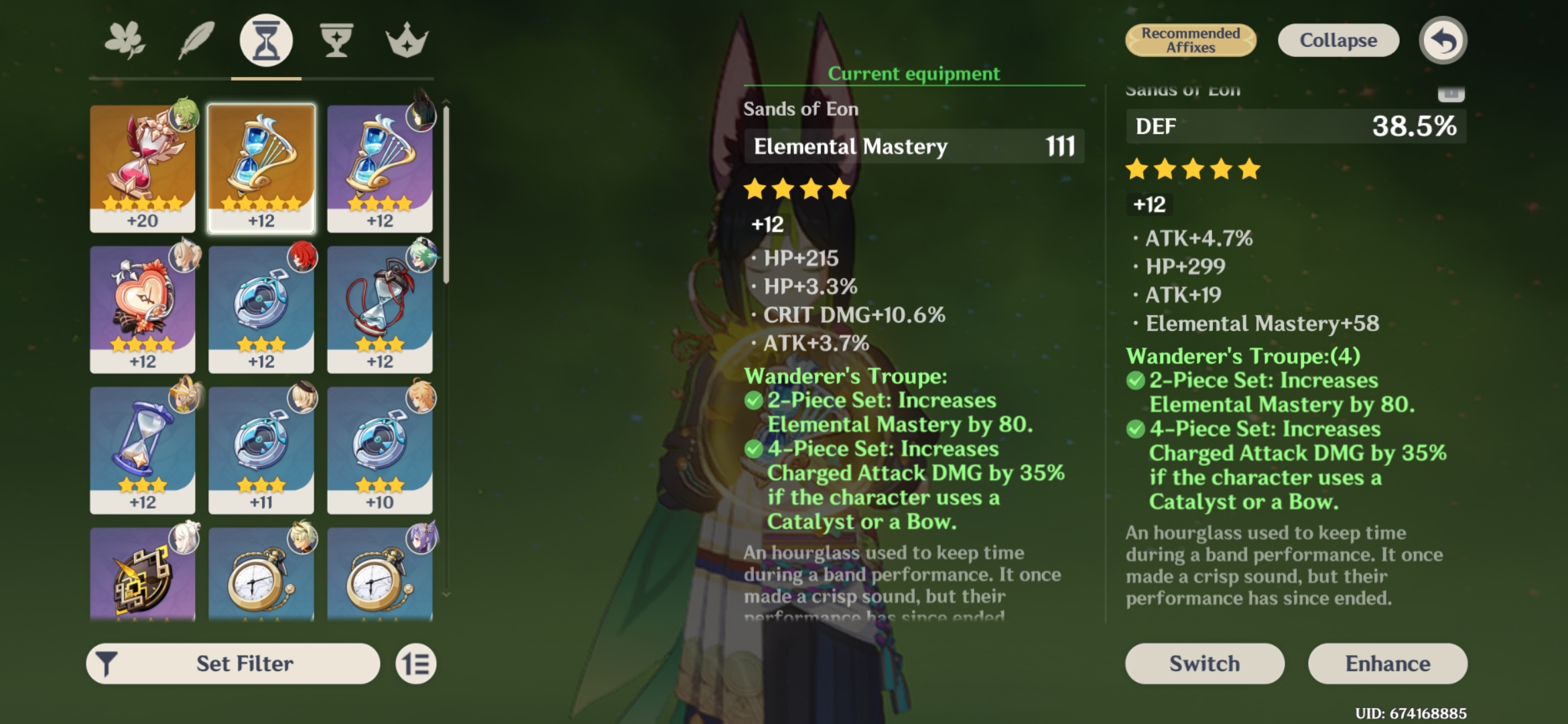Toggle the Recommended Affixes highlight
The width and height of the screenshot is (1568, 724).
(x=1191, y=40)
